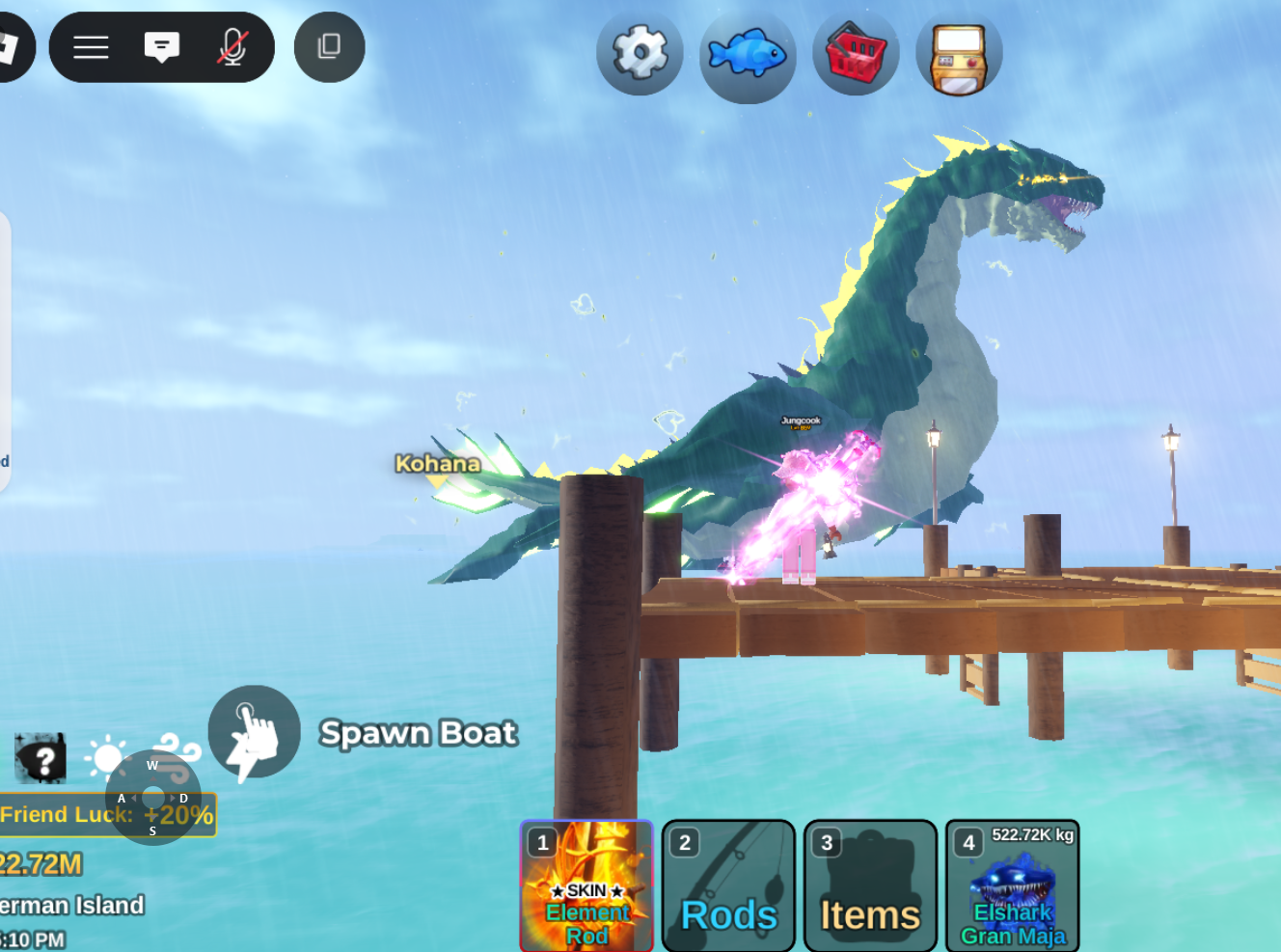This screenshot has width=1281, height=952.
Task: Tap the Spawn Boat button
Action: [254, 732]
